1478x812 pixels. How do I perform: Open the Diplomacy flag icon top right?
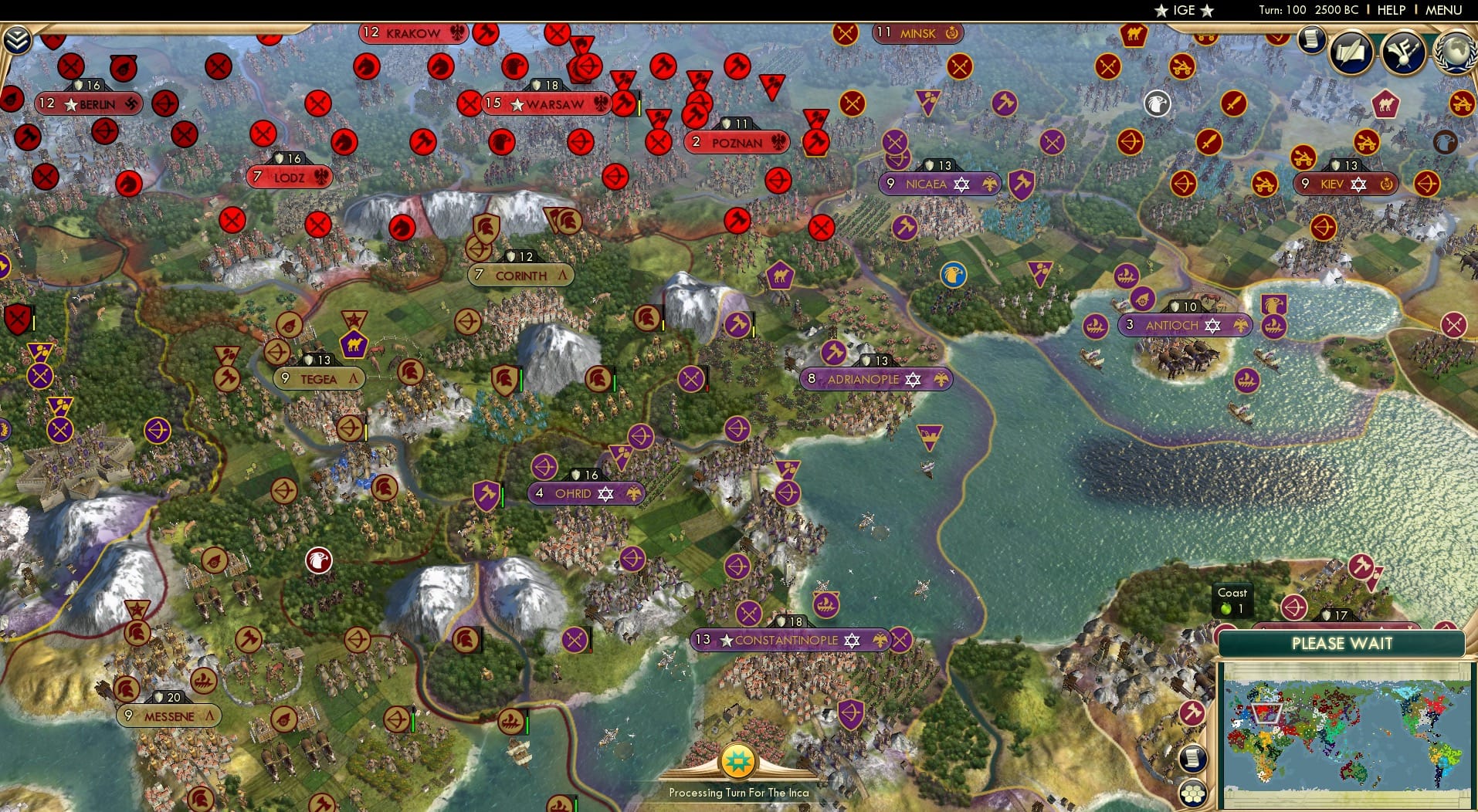pyautogui.click(x=1402, y=52)
